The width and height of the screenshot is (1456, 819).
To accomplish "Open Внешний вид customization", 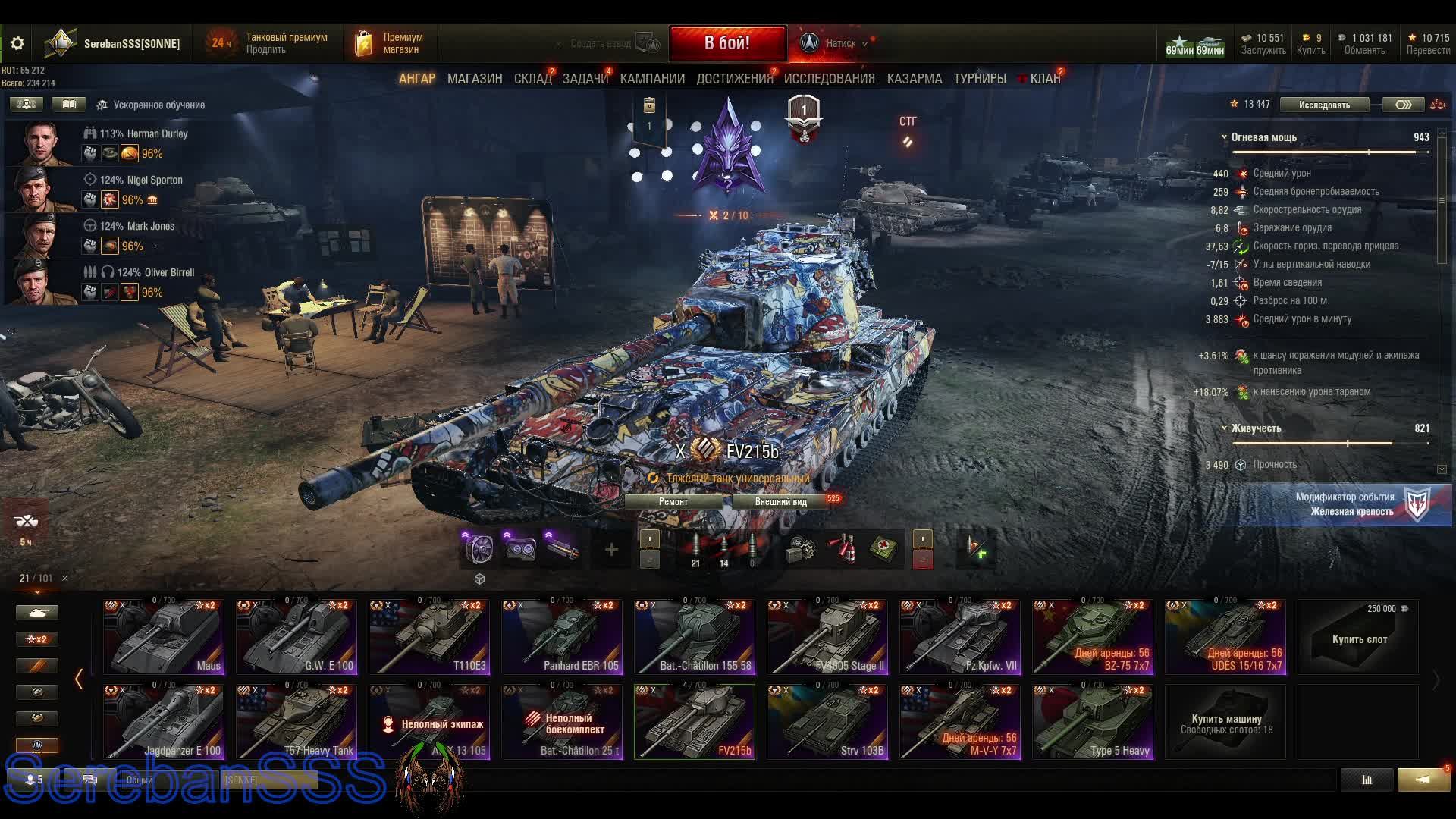I will click(781, 502).
